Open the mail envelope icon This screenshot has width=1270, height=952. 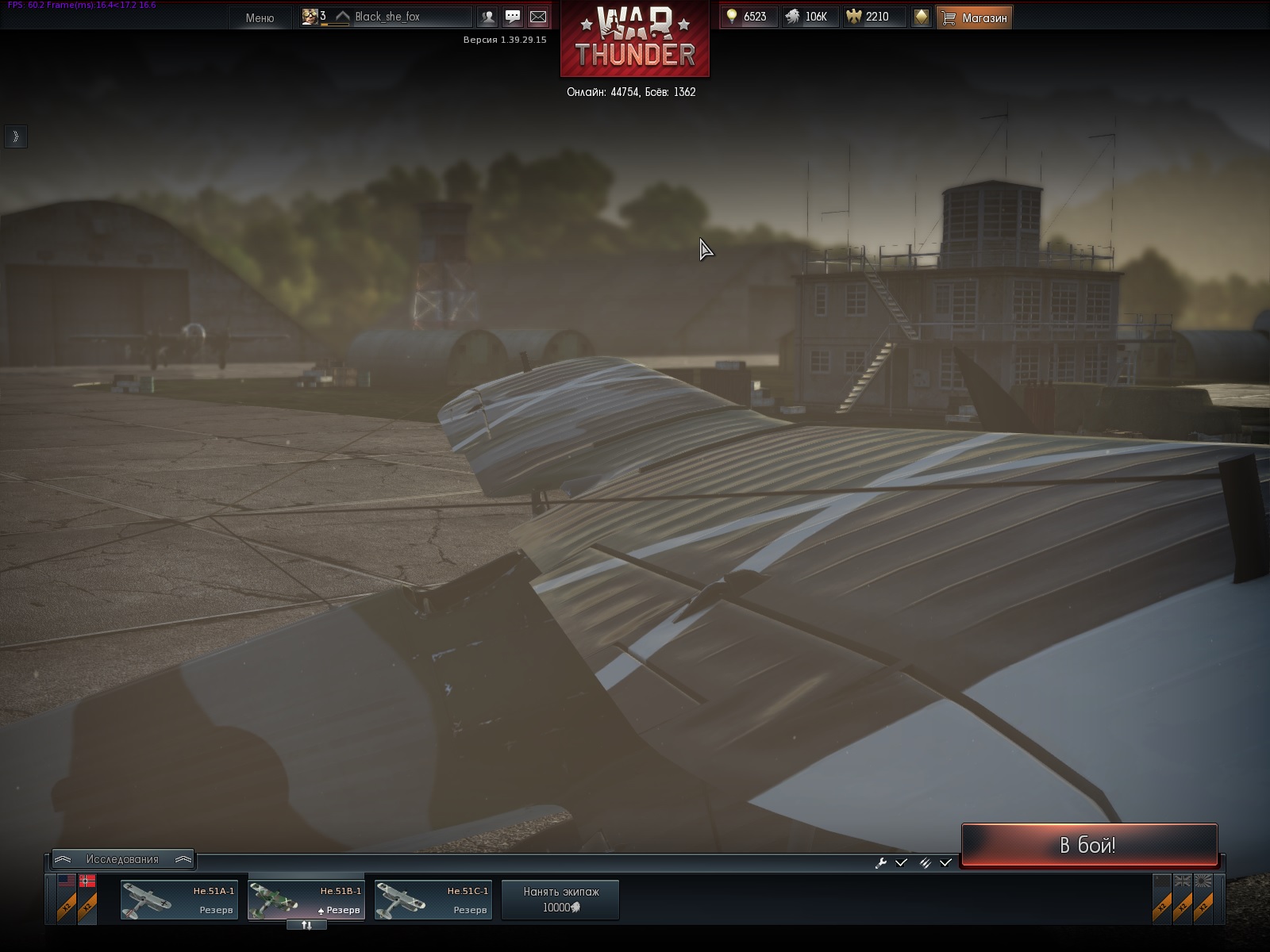coord(538,17)
